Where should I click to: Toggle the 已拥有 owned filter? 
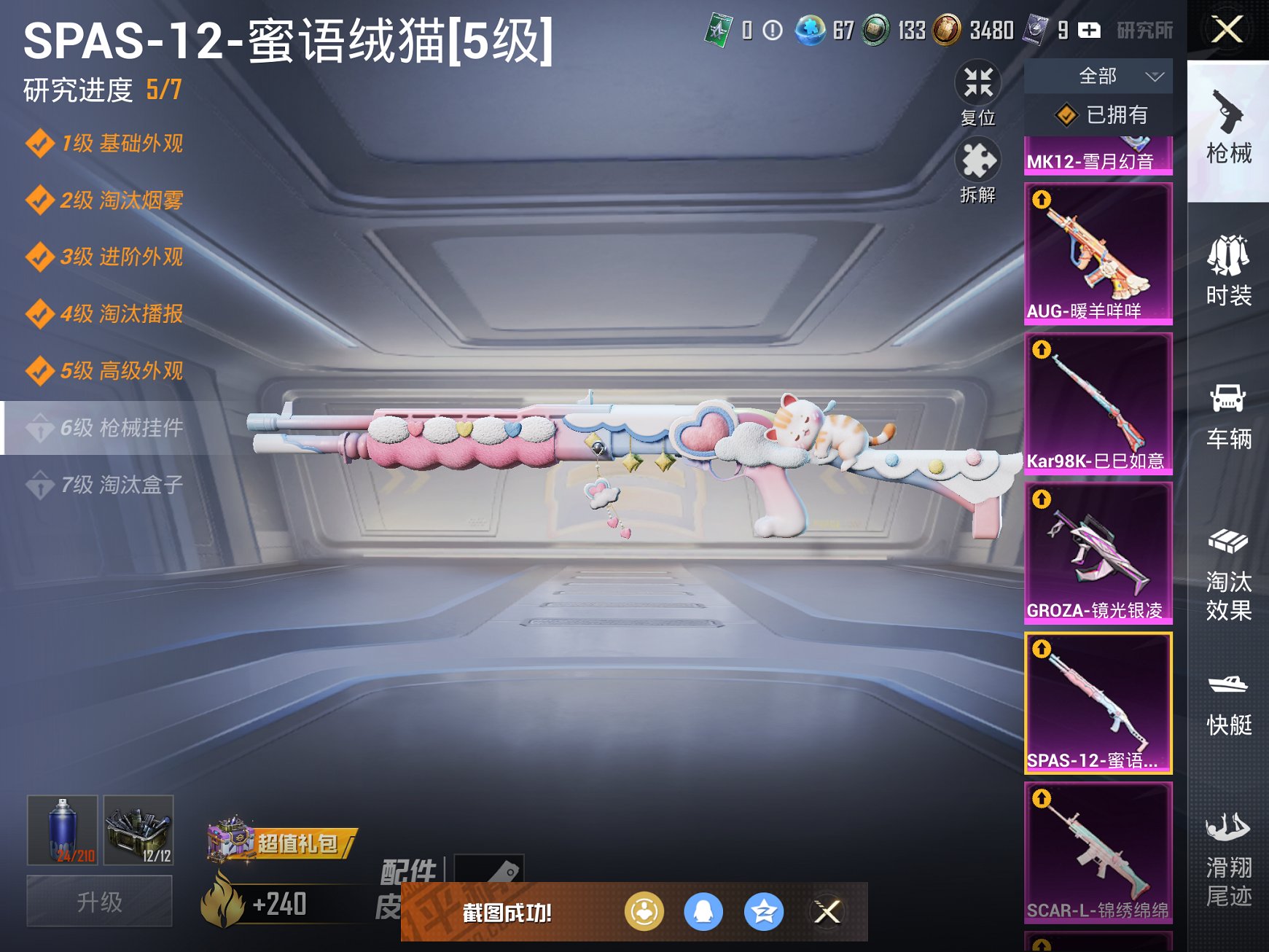(x=1097, y=114)
